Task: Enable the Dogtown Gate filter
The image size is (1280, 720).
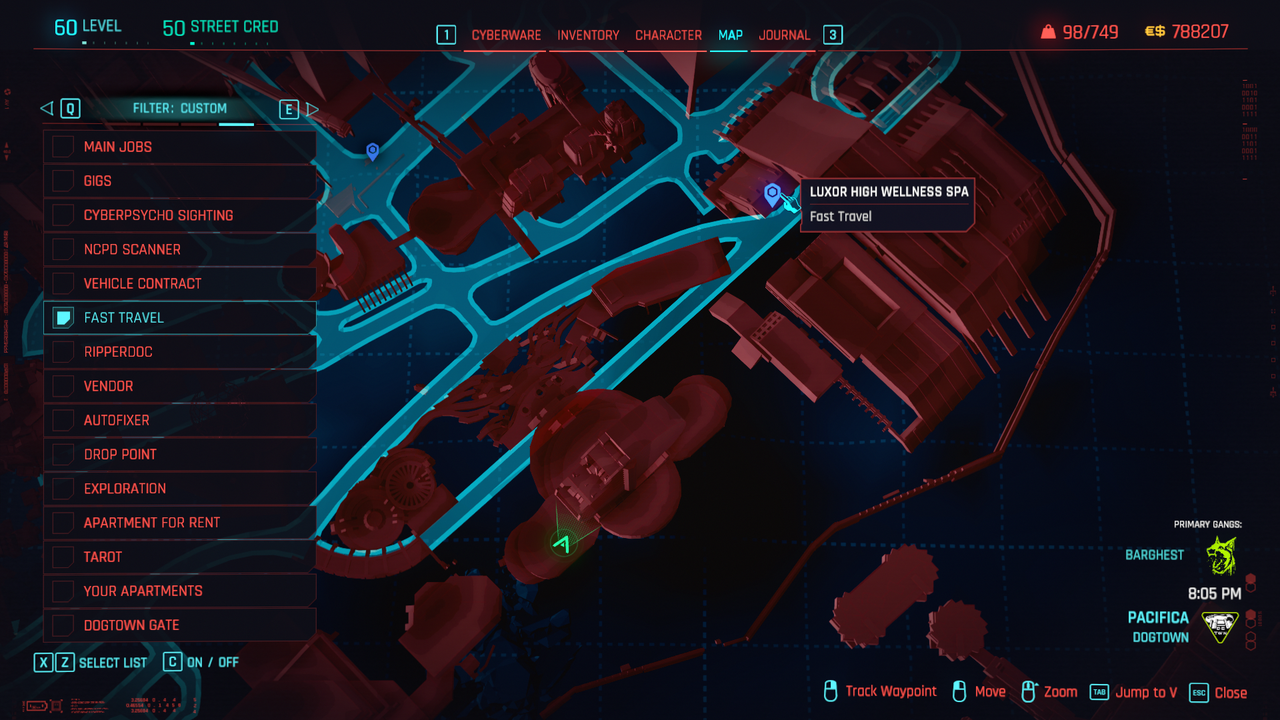Action: (64, 625)
